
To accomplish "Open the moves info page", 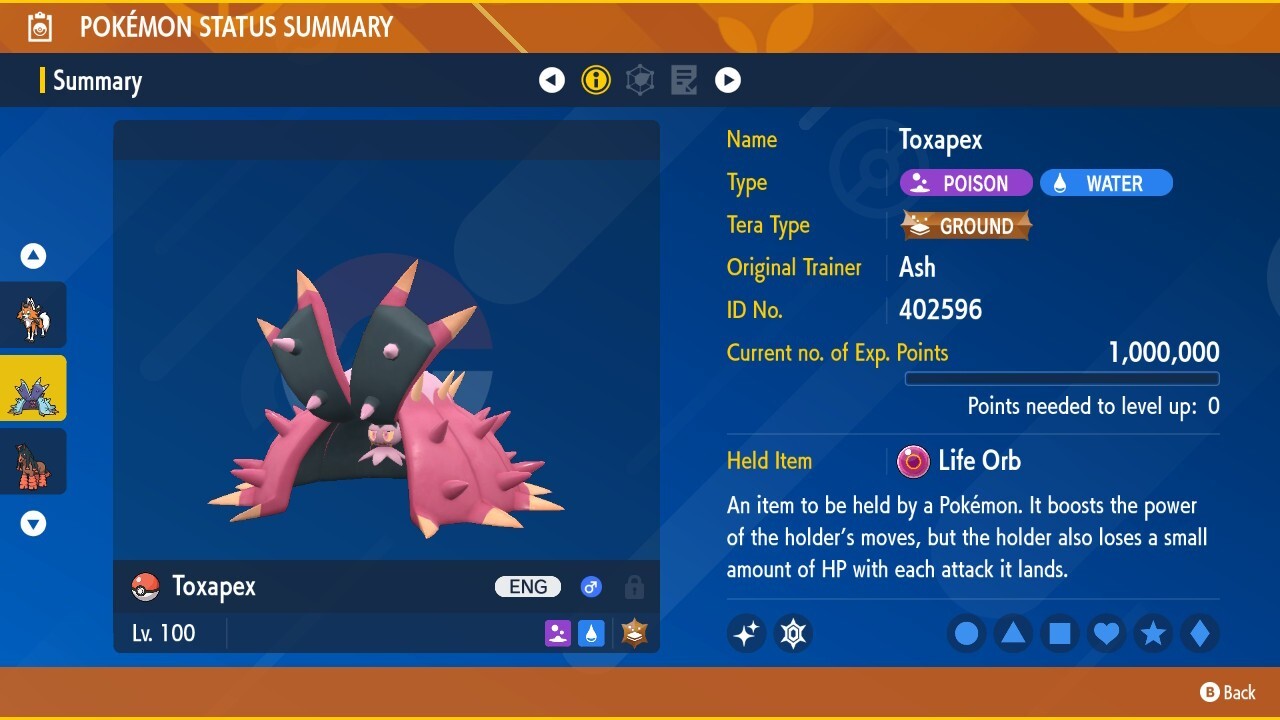I will tap(684, 80).
